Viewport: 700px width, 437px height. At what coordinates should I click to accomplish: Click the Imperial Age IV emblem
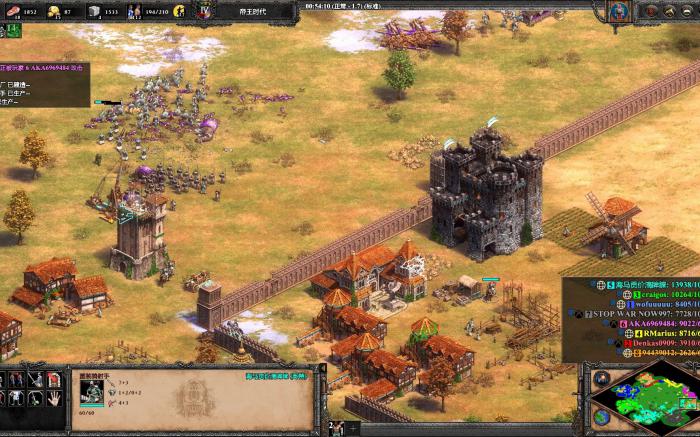[205, 12]
